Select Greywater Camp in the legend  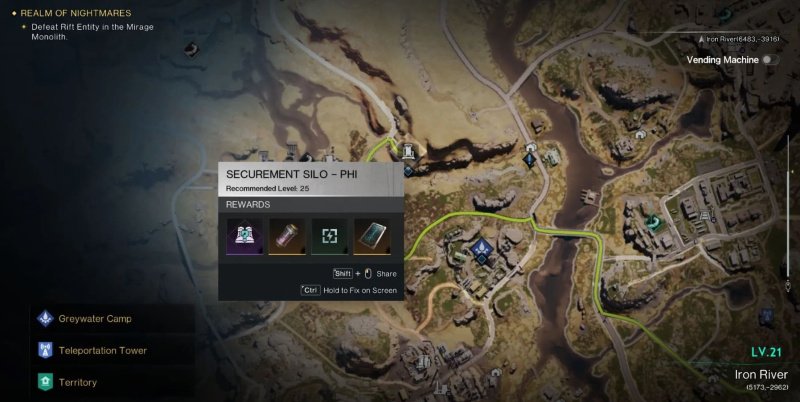[96, 319]
